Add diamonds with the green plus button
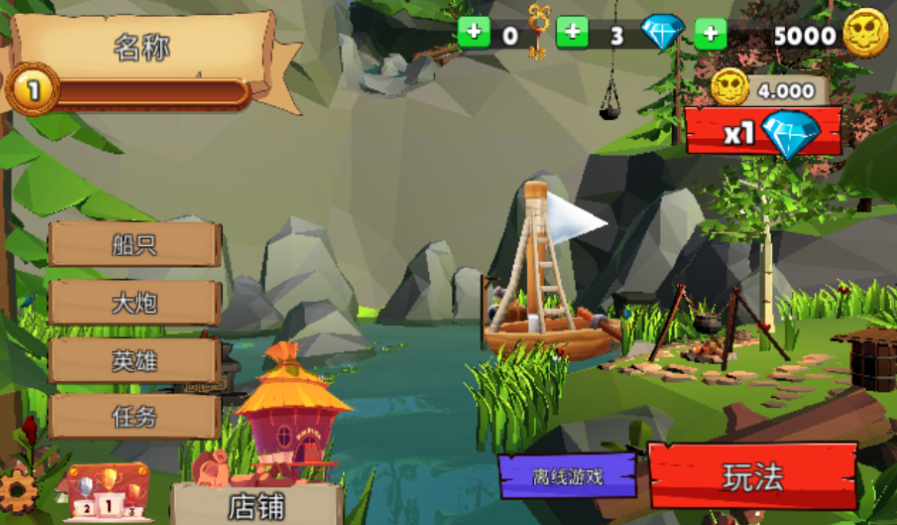 [x=572, y=33]
